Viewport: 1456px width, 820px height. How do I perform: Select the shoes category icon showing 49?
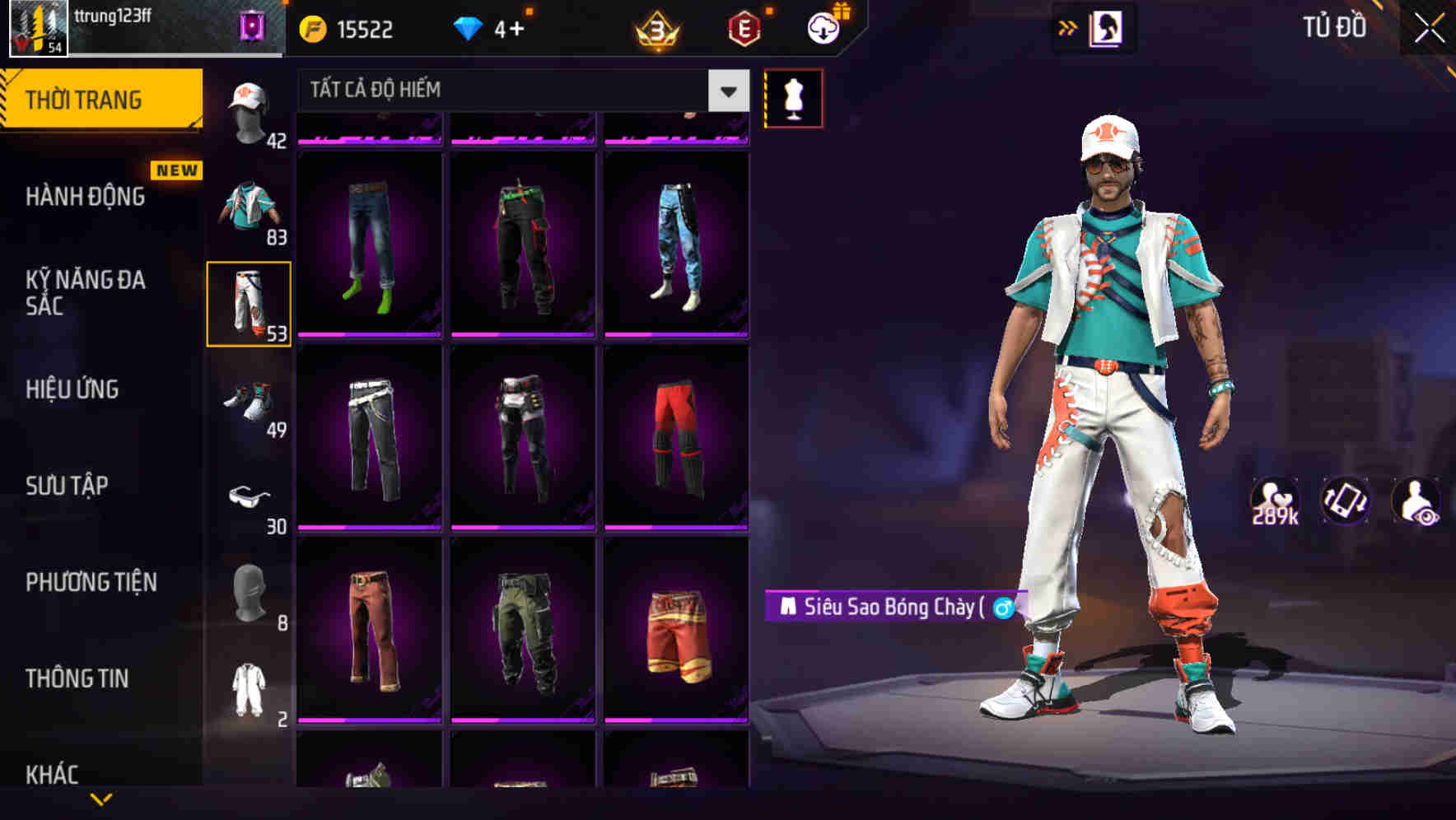tap(250, 403)
